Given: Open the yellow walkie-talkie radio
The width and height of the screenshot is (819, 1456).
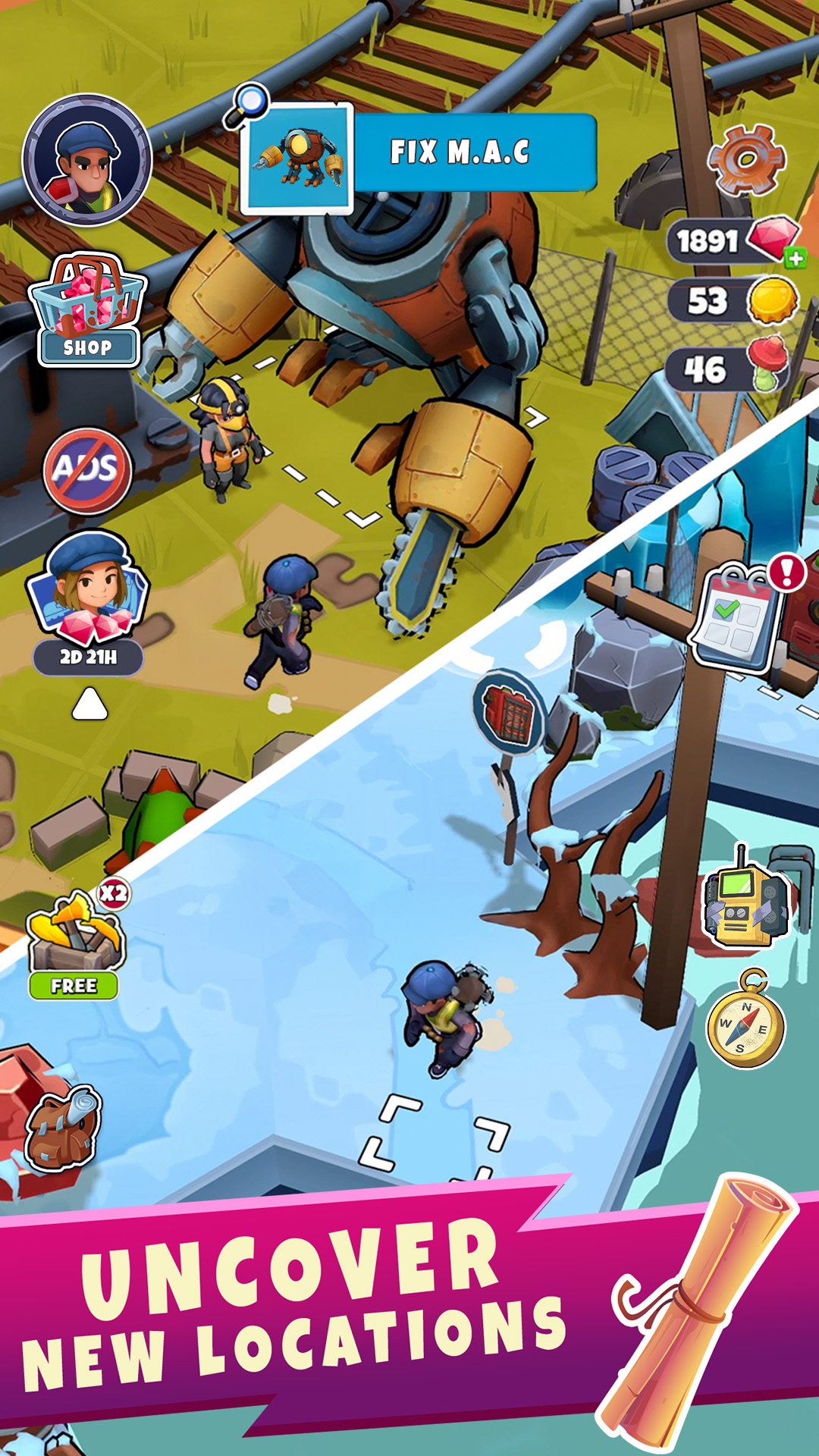Looking at the screenshot, I should point(745,902).
